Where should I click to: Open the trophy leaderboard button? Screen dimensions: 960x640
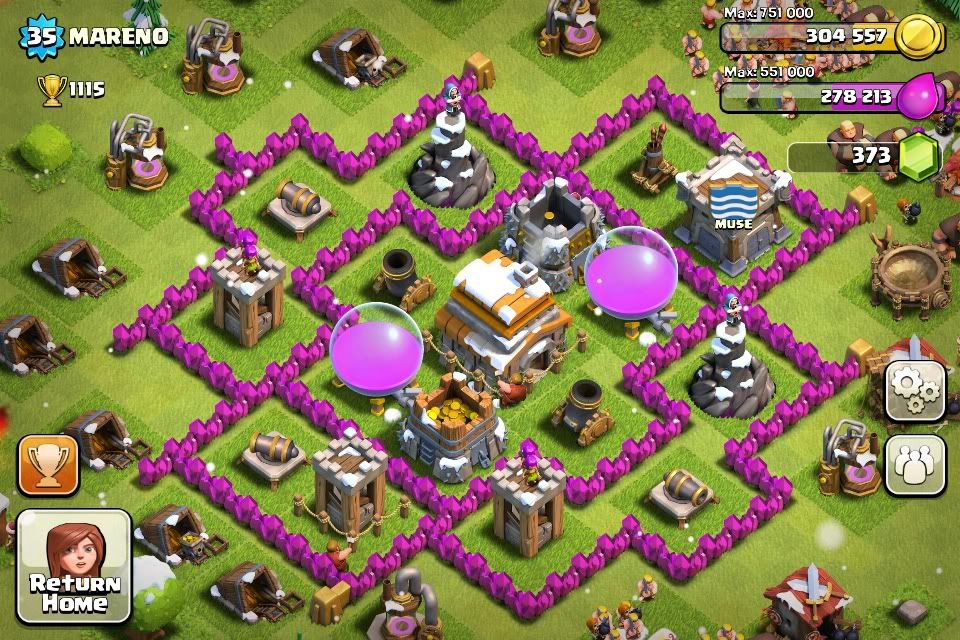click(48, 465)
